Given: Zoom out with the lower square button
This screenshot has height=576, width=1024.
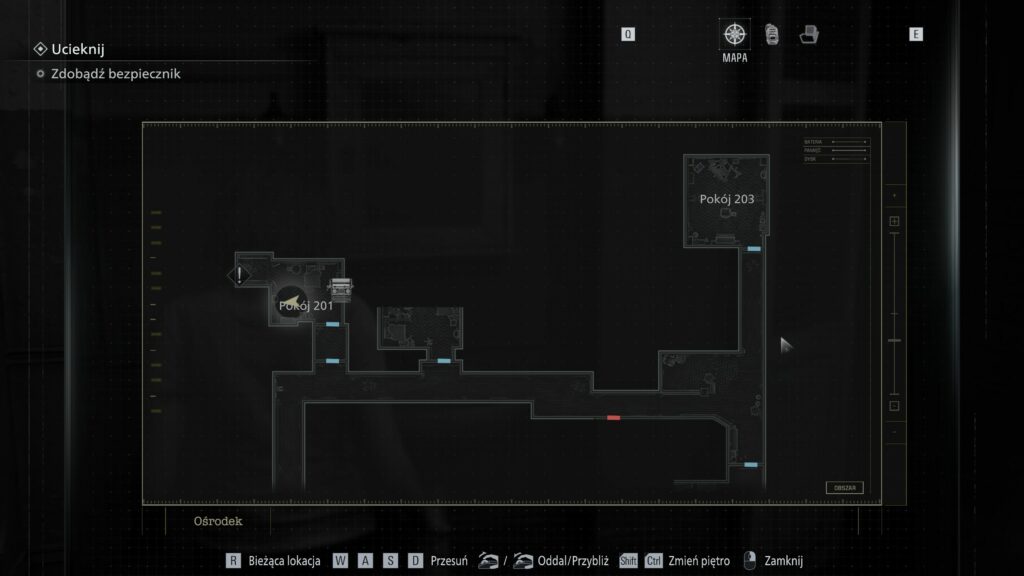Looking at the screenshot, I should (x=895, y=405).
